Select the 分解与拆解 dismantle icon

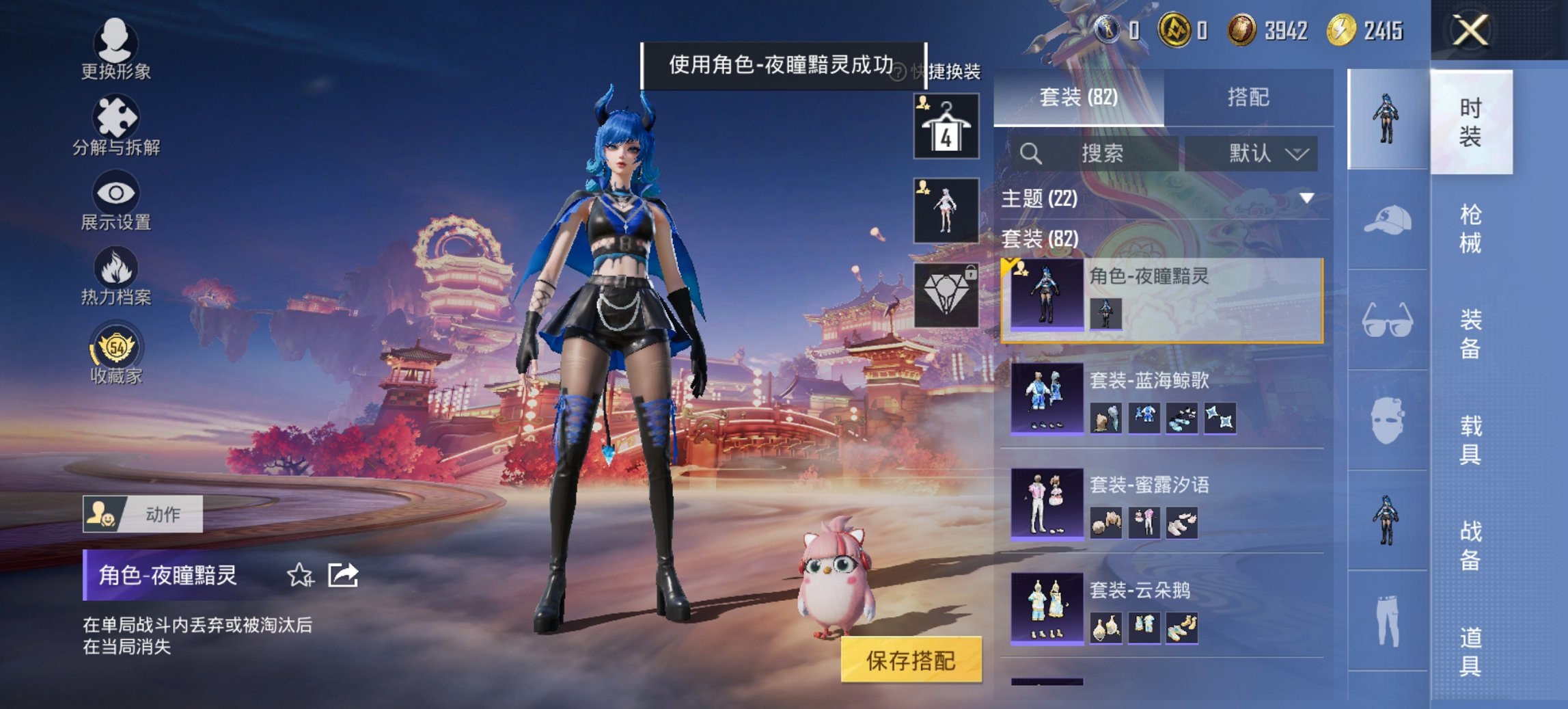point(115,116)
